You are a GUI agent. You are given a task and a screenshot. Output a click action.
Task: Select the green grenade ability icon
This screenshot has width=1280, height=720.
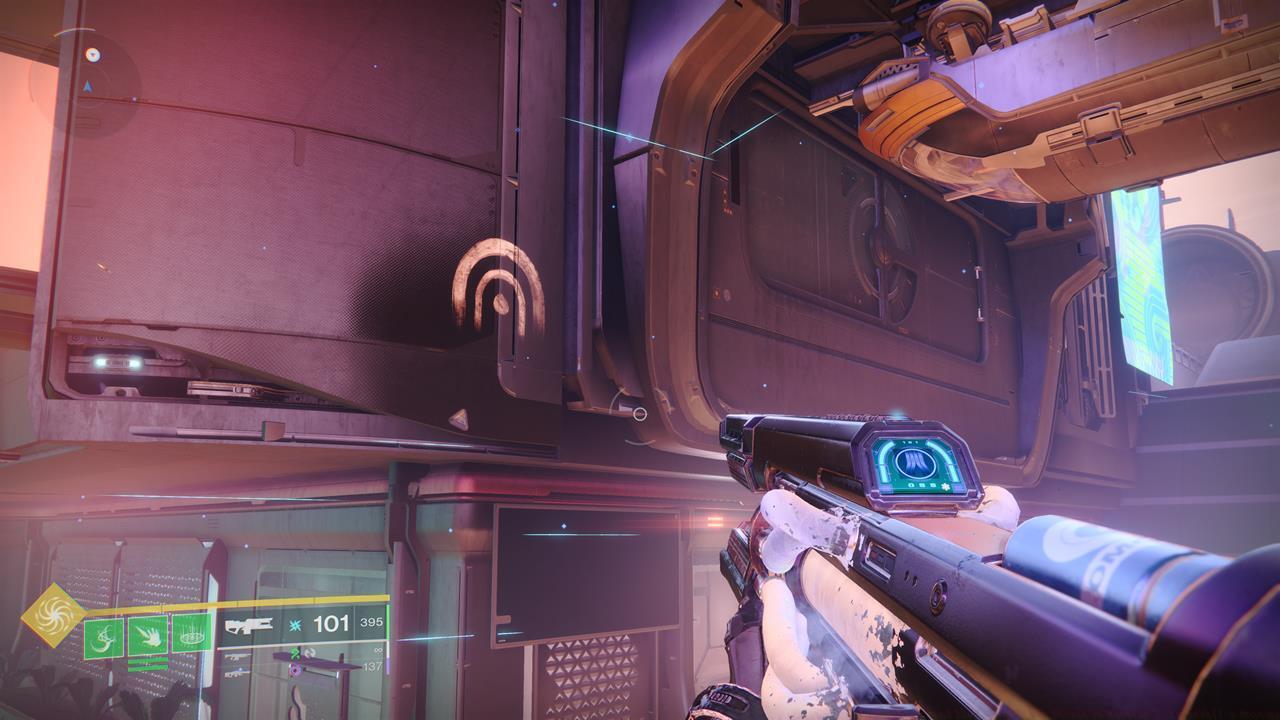[x=103, y=637]
